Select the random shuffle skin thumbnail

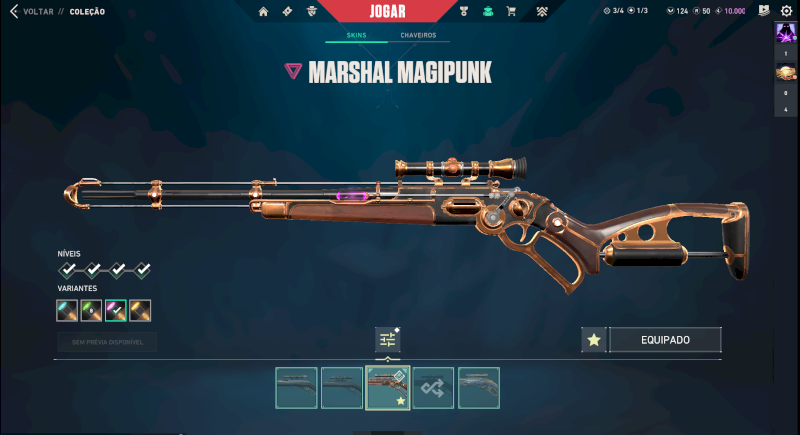coord(434,388)
